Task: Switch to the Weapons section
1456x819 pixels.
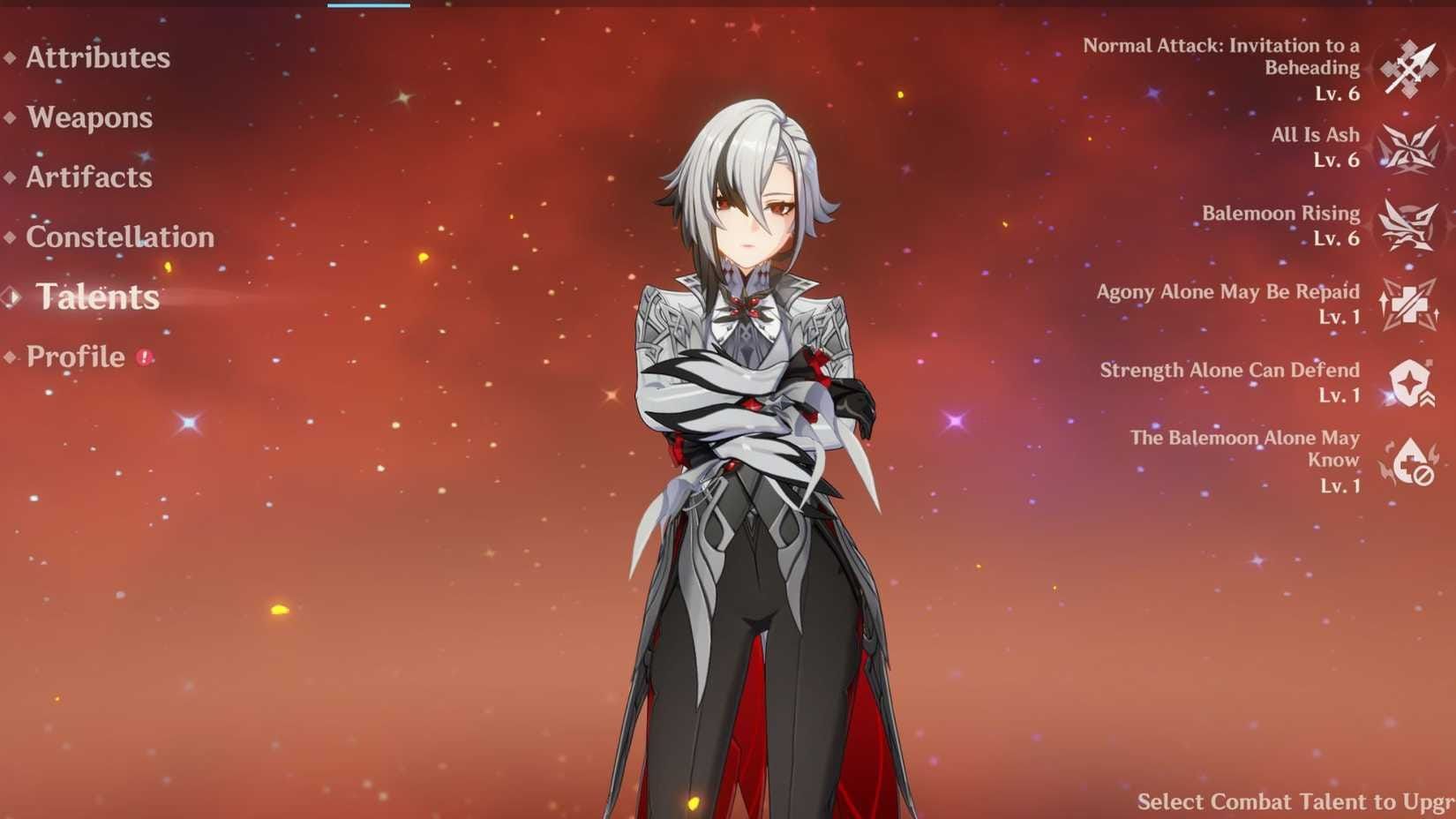Action: [x=88, y=118]
